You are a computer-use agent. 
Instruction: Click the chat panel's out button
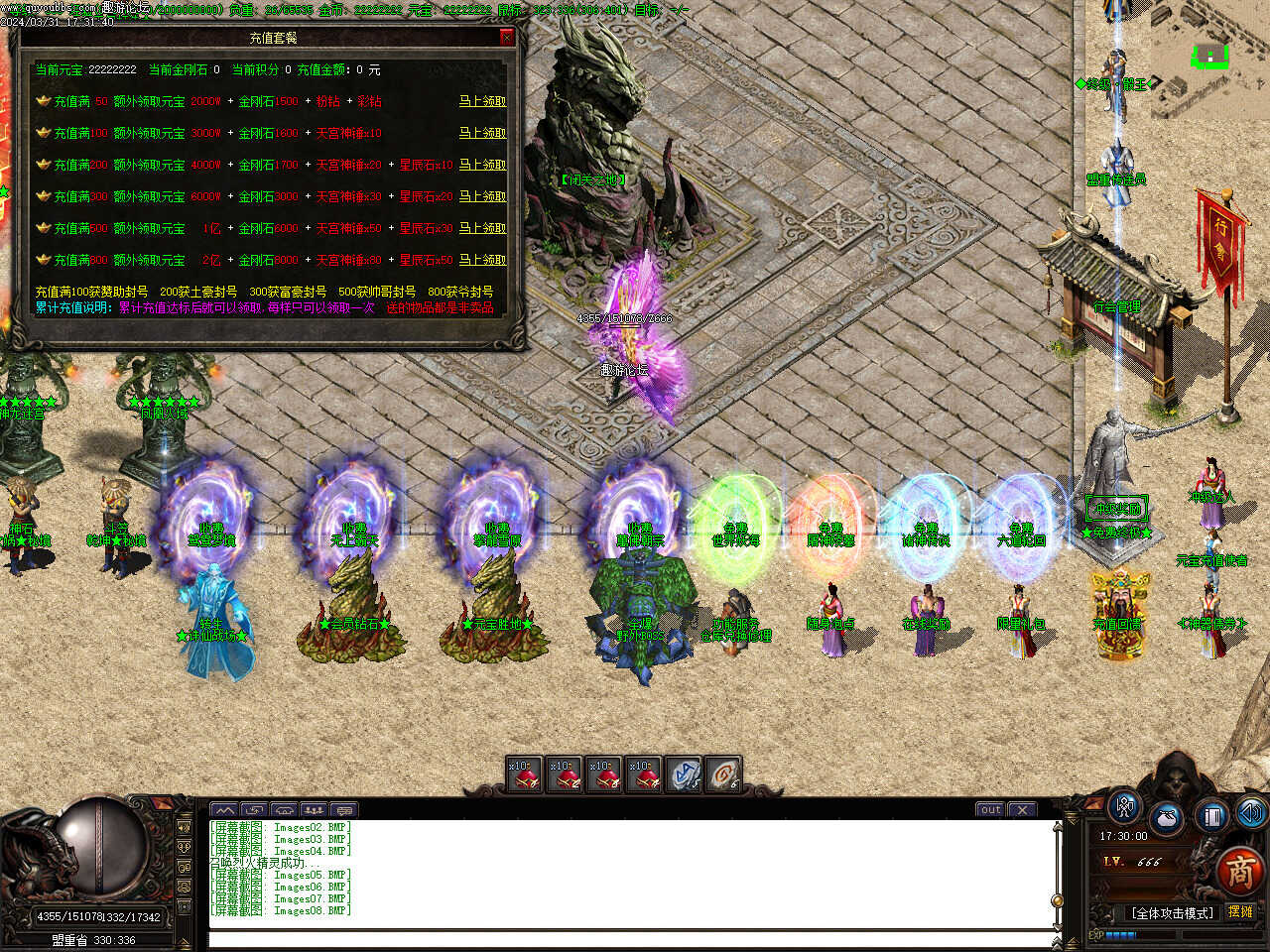[989, 809]
